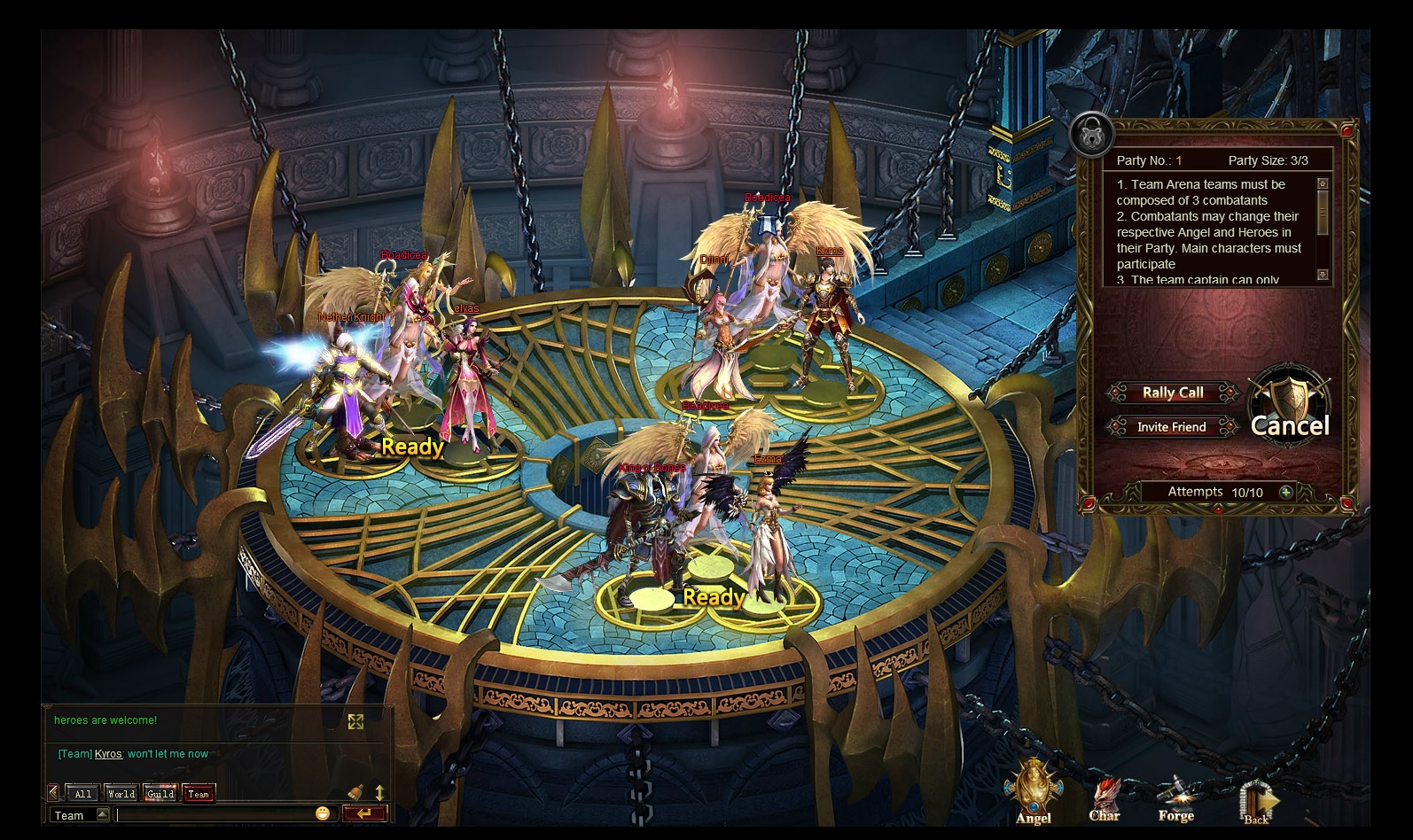Open the Char character menu
The image size is (1413, 840).
[x=1105, y=797]
